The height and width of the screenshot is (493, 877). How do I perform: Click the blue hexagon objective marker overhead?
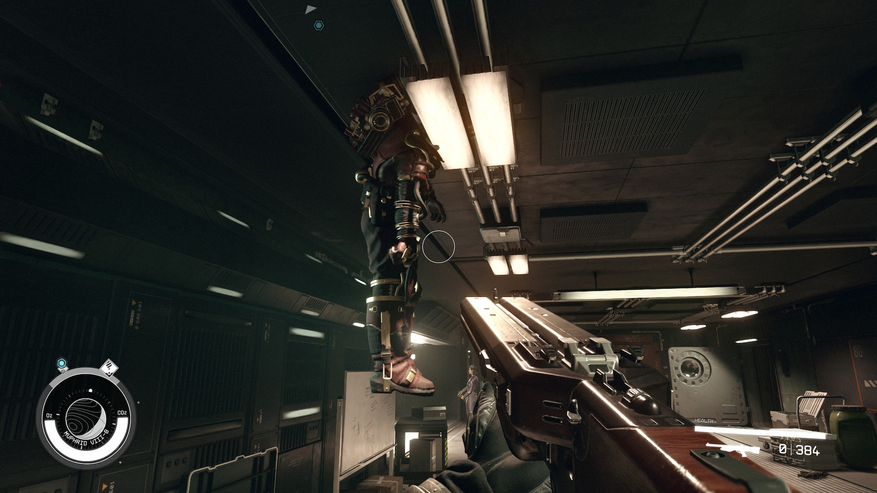click(318, 25)
